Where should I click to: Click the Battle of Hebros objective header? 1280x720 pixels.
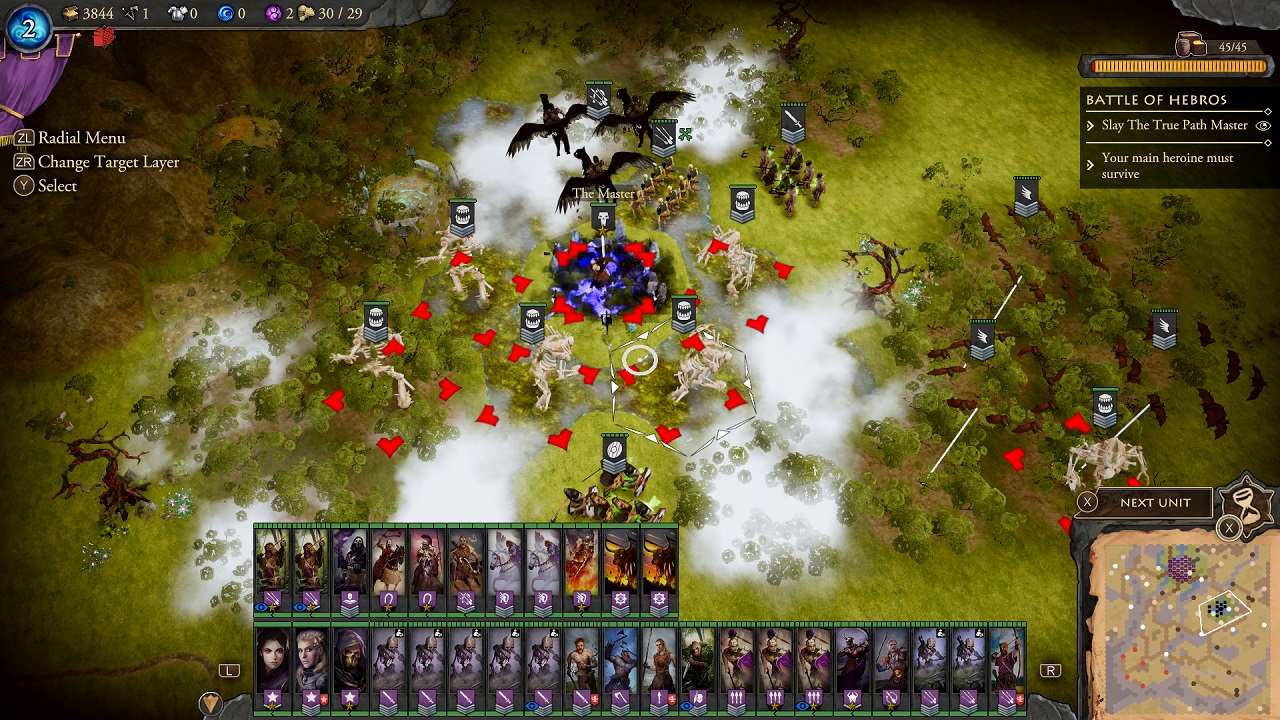(1155, 99)
